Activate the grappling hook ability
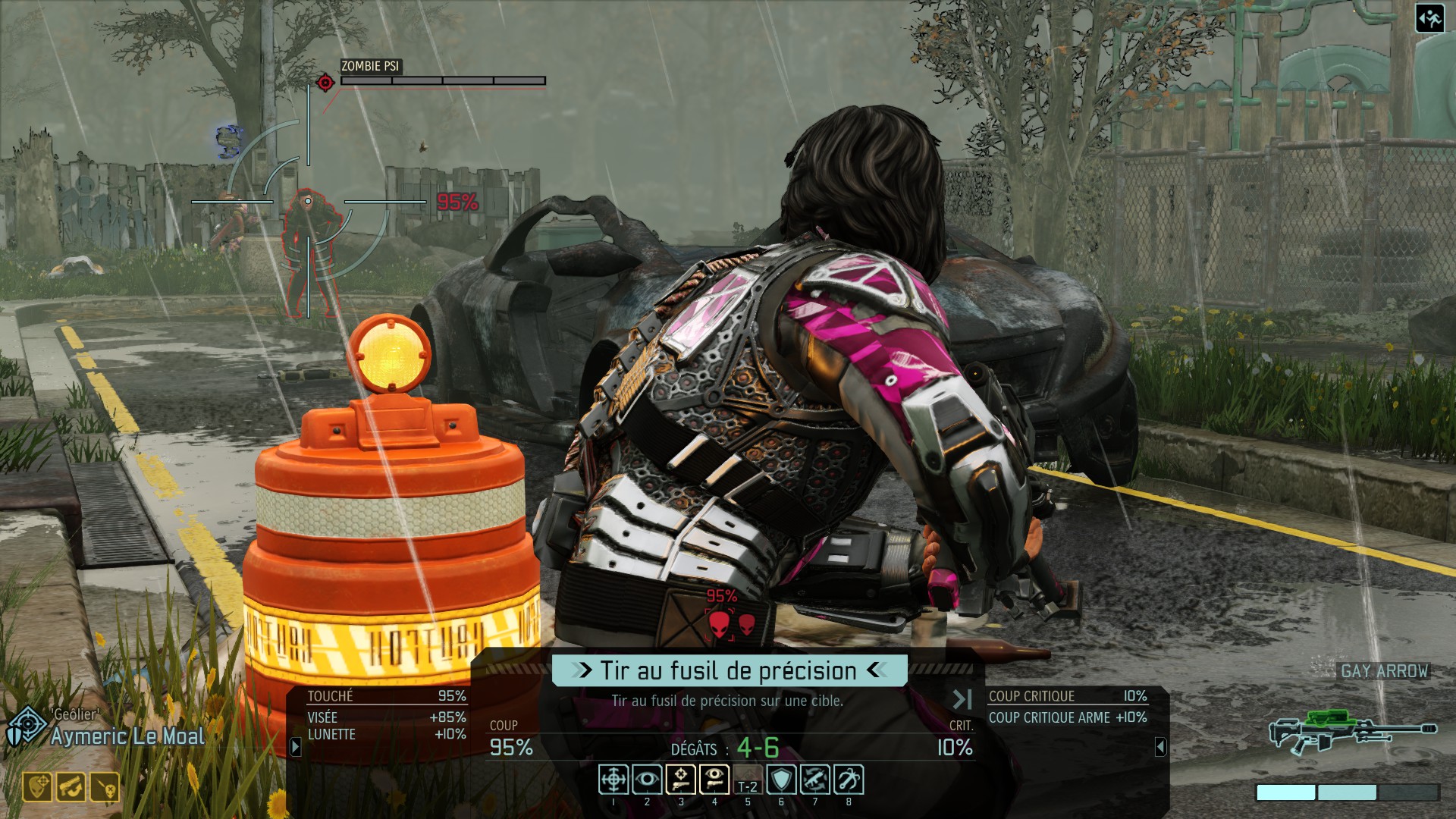Image resolution: width=1456 pixels, height=819 pixels. (849, 780)
